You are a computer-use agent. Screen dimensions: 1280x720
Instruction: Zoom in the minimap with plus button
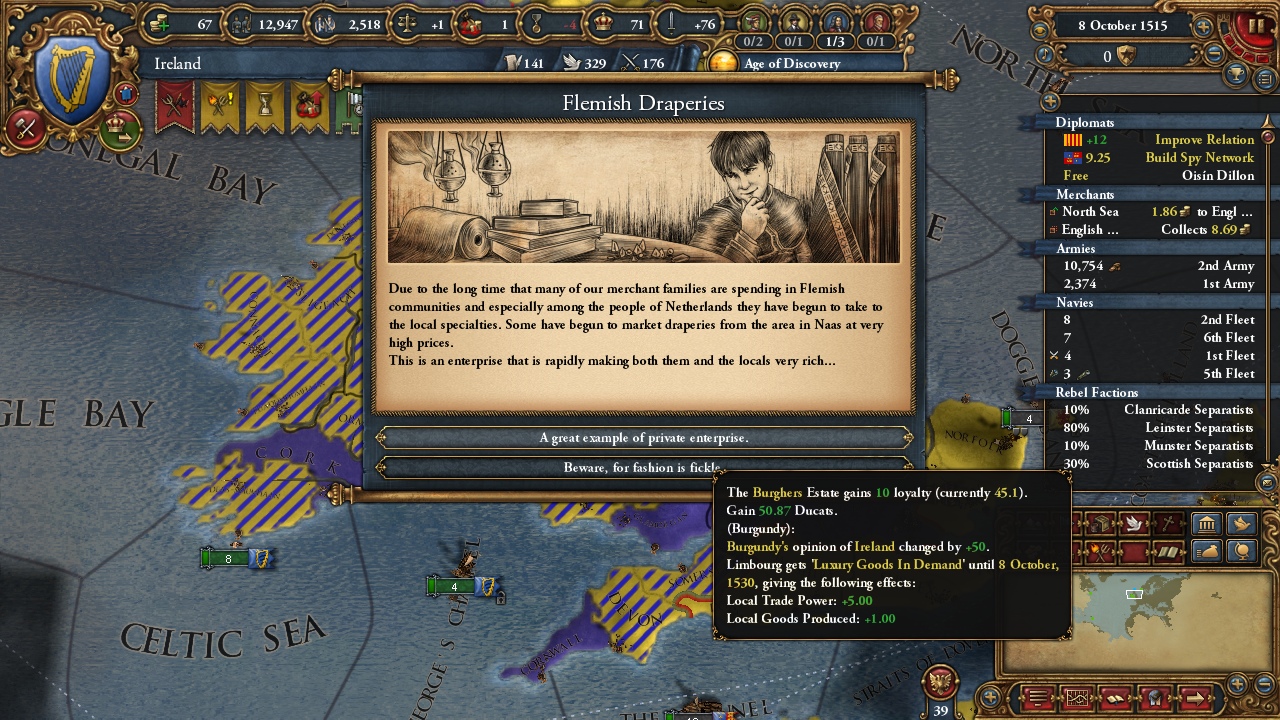pos(1238,684)
